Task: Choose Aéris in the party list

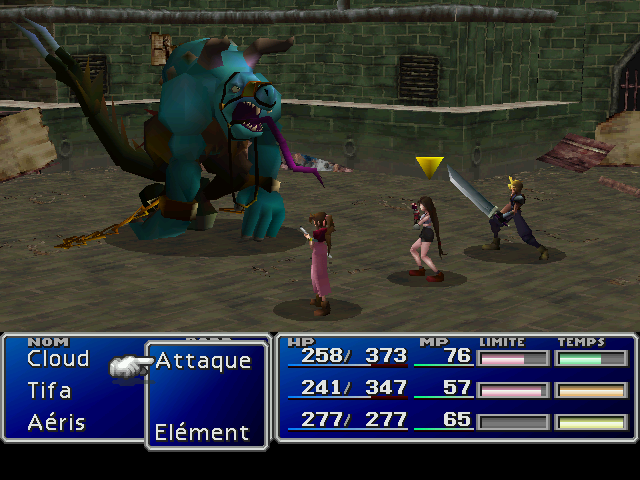Action: 56,422
